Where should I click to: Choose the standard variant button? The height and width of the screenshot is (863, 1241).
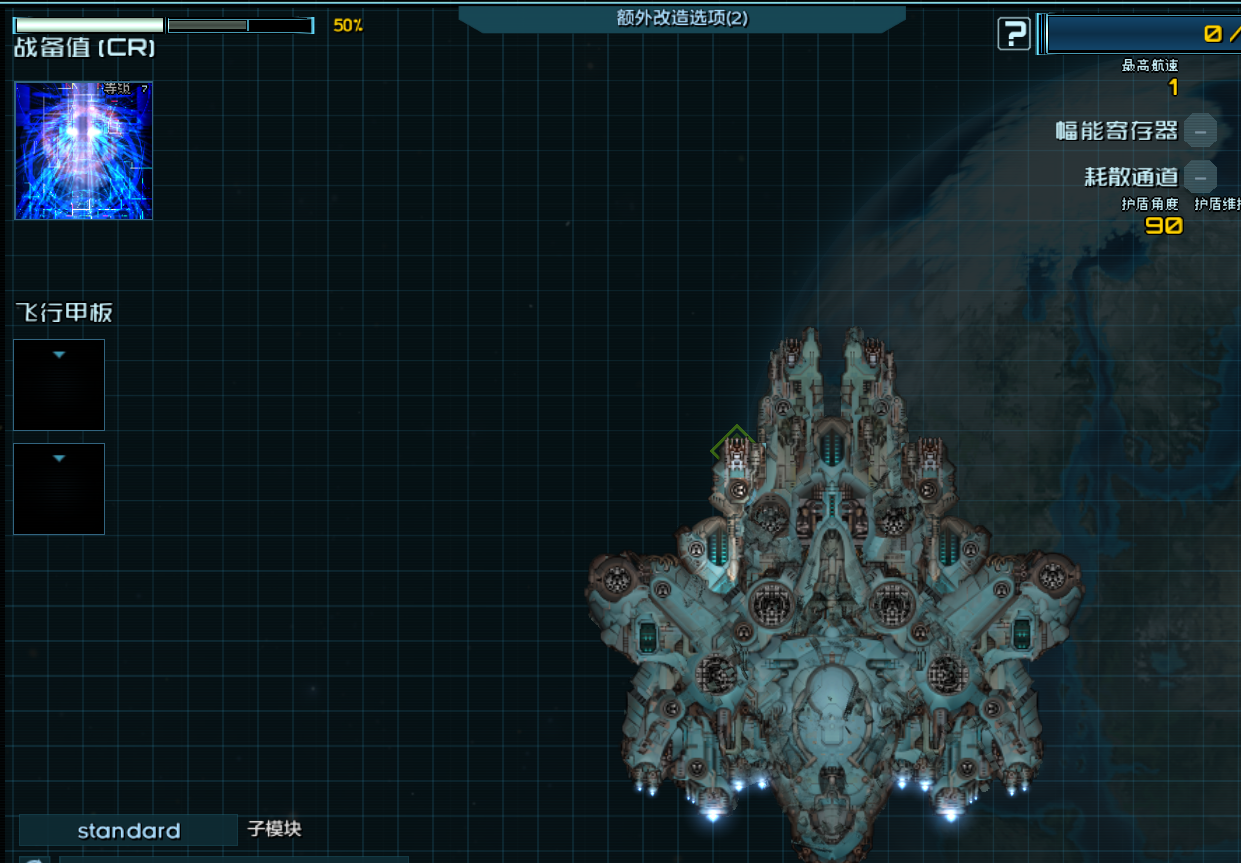[x=129, y=830]
